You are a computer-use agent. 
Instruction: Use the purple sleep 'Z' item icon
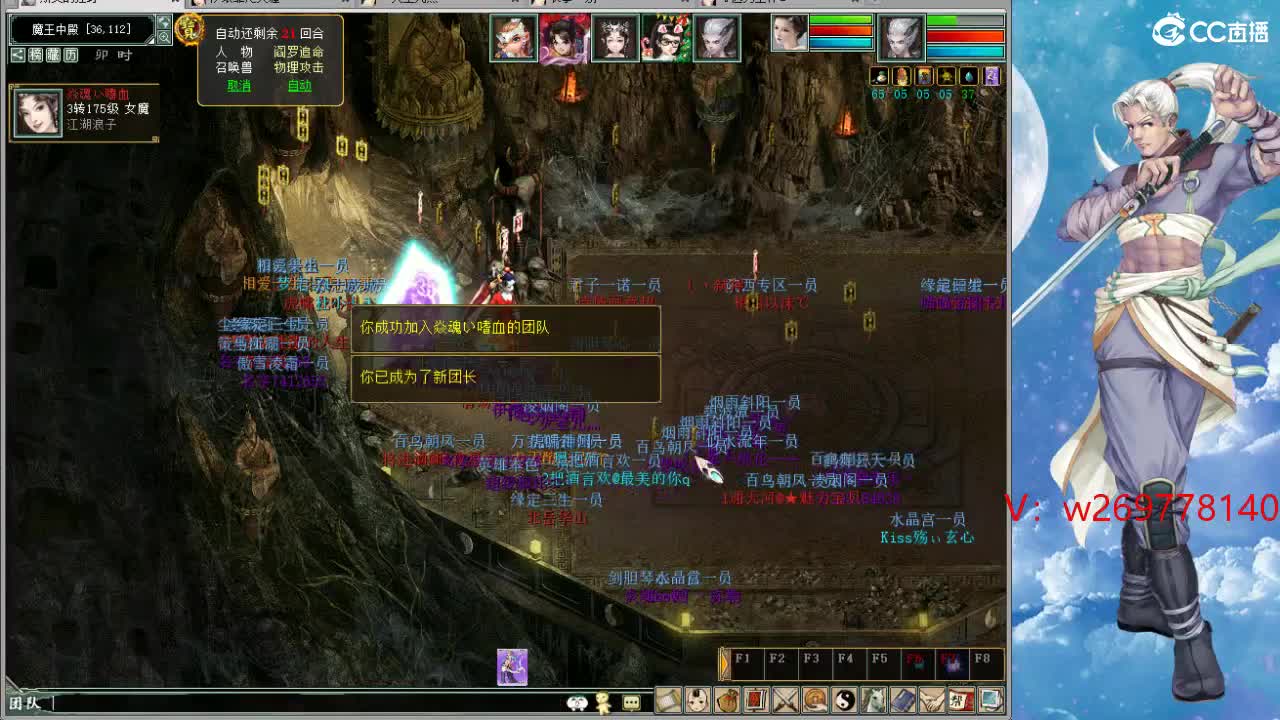click(992, 75)
